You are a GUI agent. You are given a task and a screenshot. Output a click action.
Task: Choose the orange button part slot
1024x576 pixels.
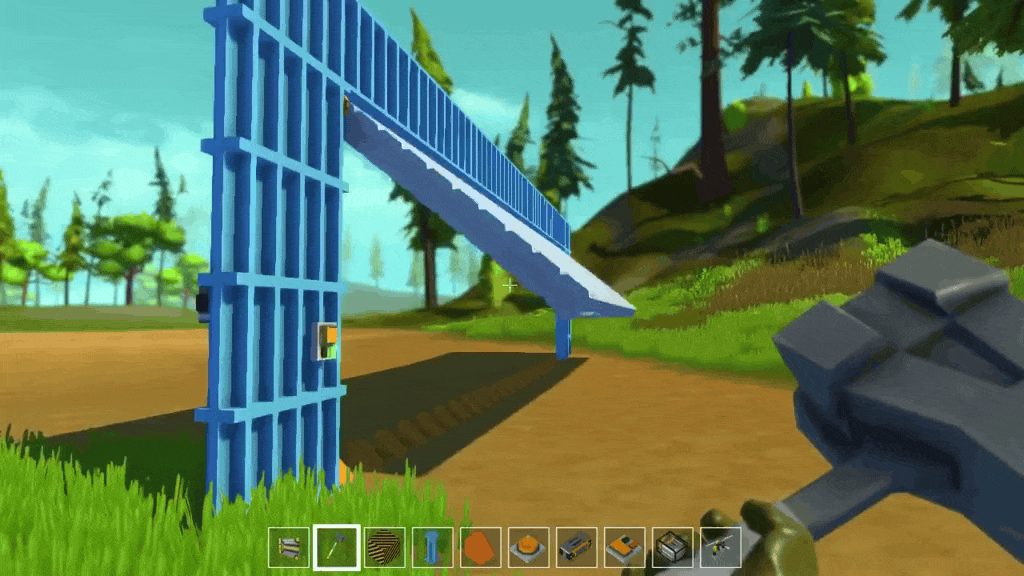pos(528,547)
